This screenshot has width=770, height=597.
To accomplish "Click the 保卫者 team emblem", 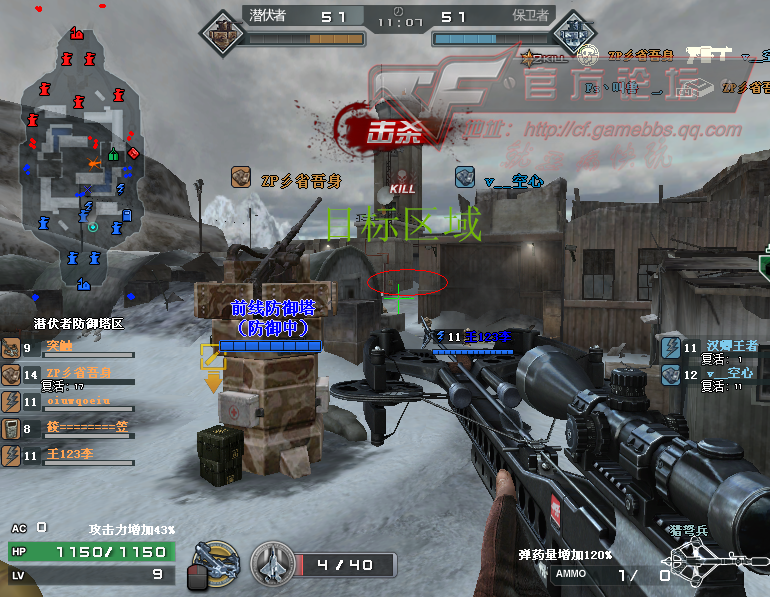I will 572,34.
